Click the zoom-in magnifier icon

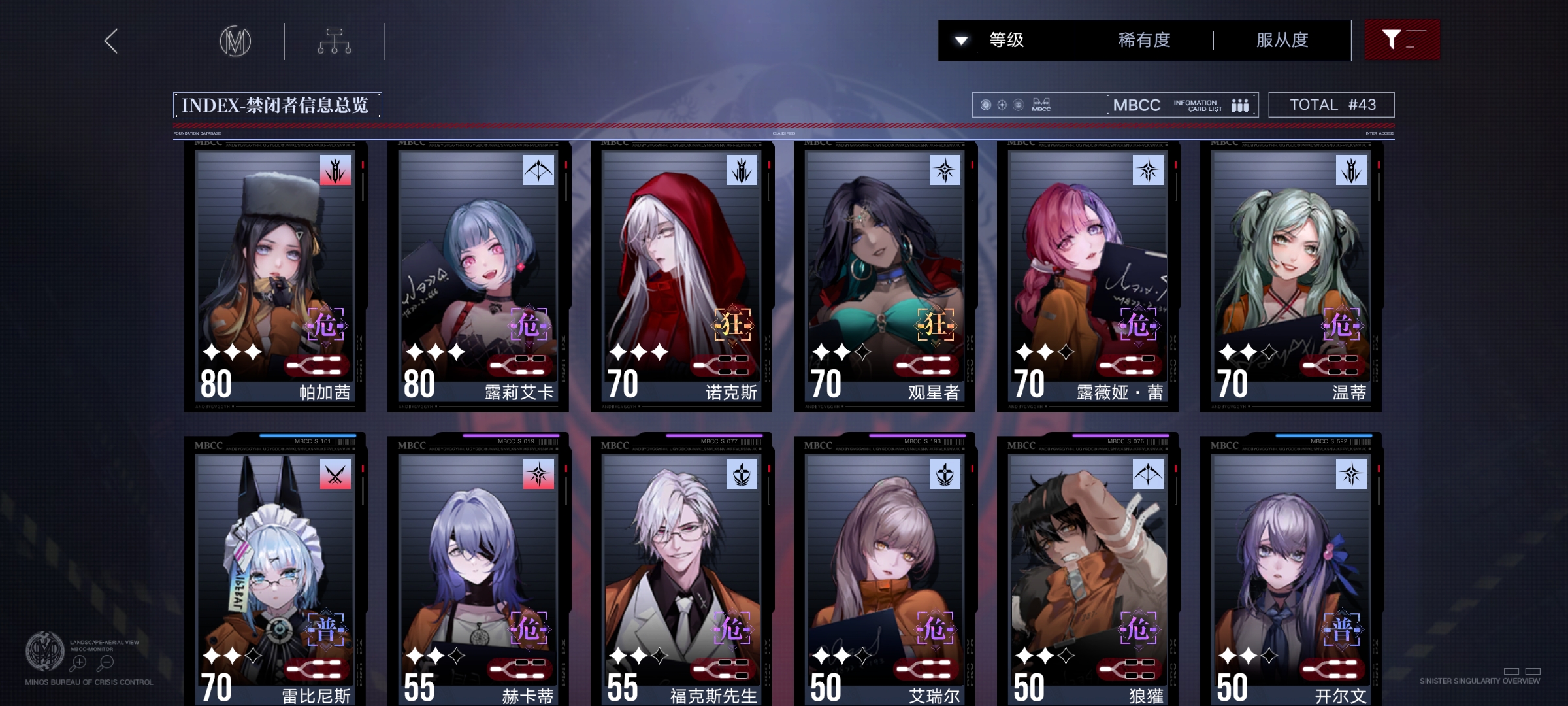pyautogui.click(x=79, y=663)
